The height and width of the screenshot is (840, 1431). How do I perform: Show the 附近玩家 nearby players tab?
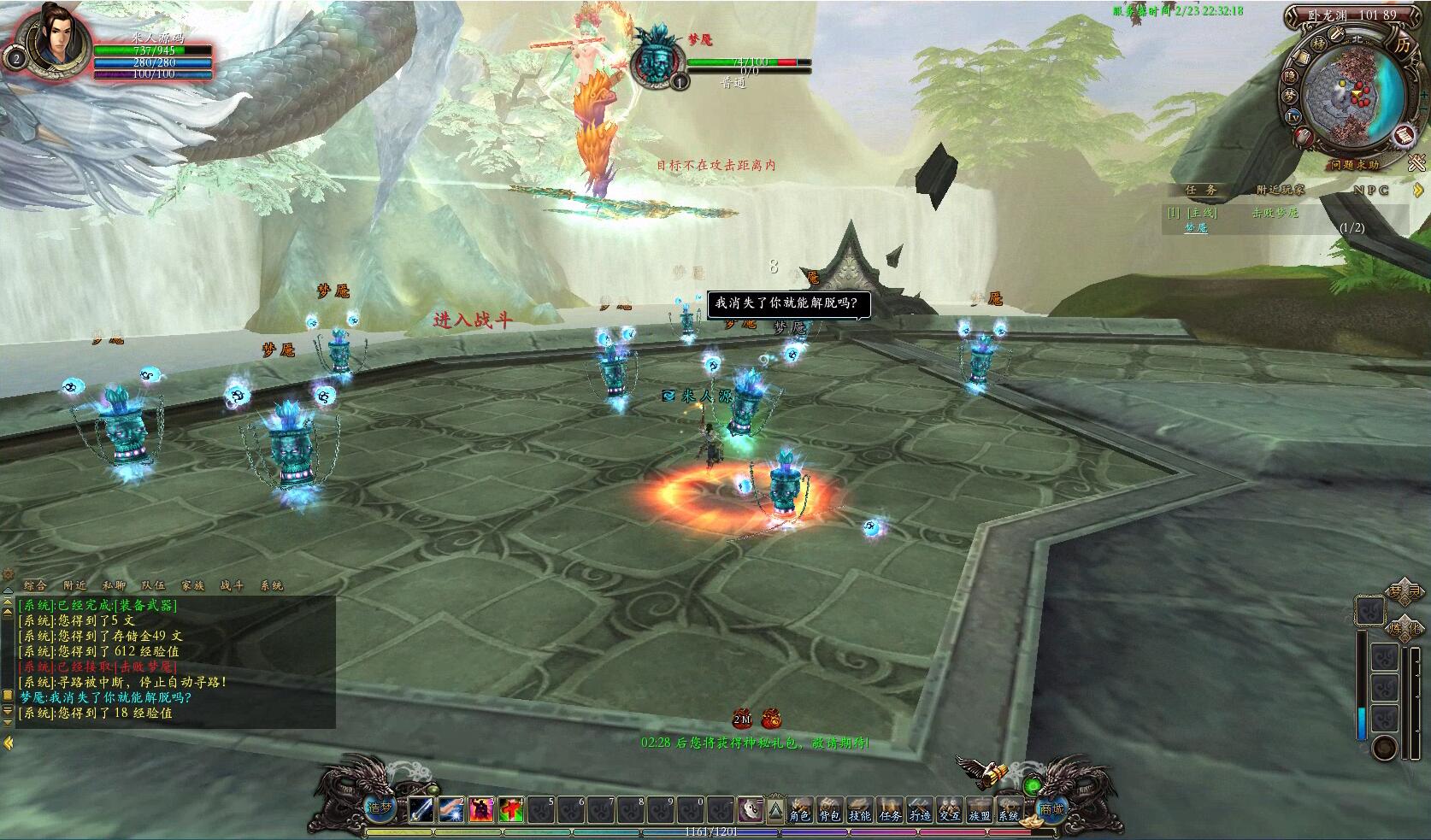click(1280, 191)
